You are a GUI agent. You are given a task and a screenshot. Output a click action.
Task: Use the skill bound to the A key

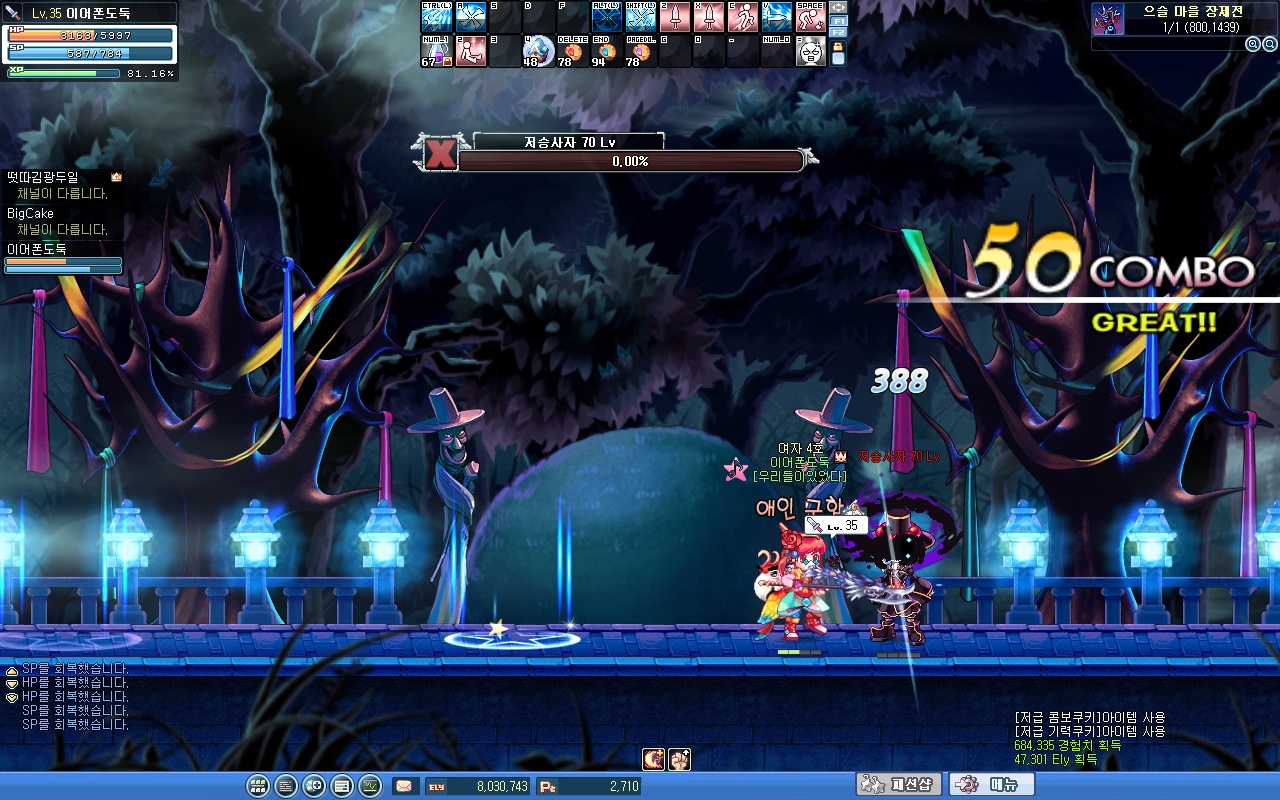pyautogui.click(x=471, y=17)
